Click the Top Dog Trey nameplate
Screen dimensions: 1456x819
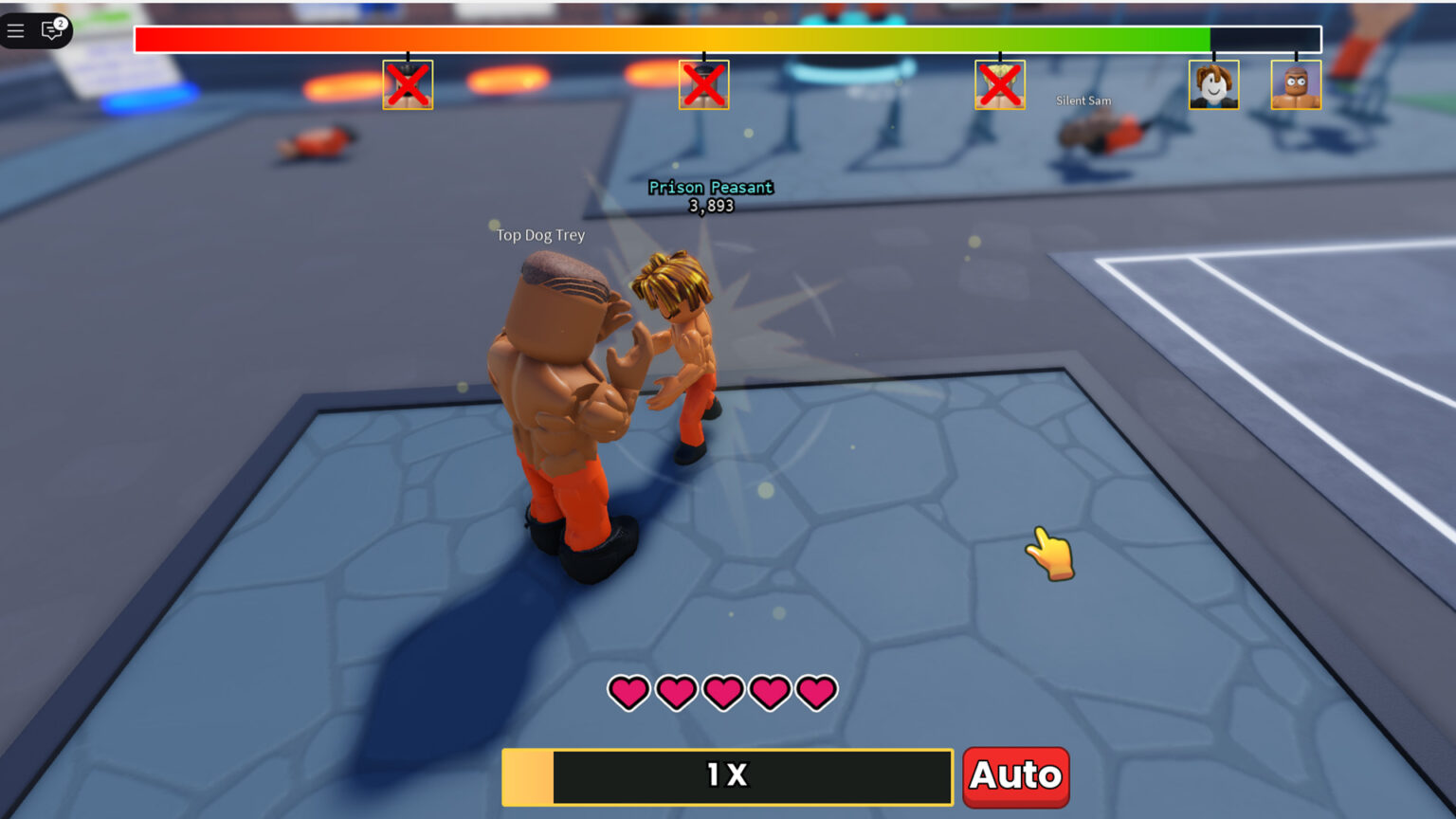[x=538, y=235]
